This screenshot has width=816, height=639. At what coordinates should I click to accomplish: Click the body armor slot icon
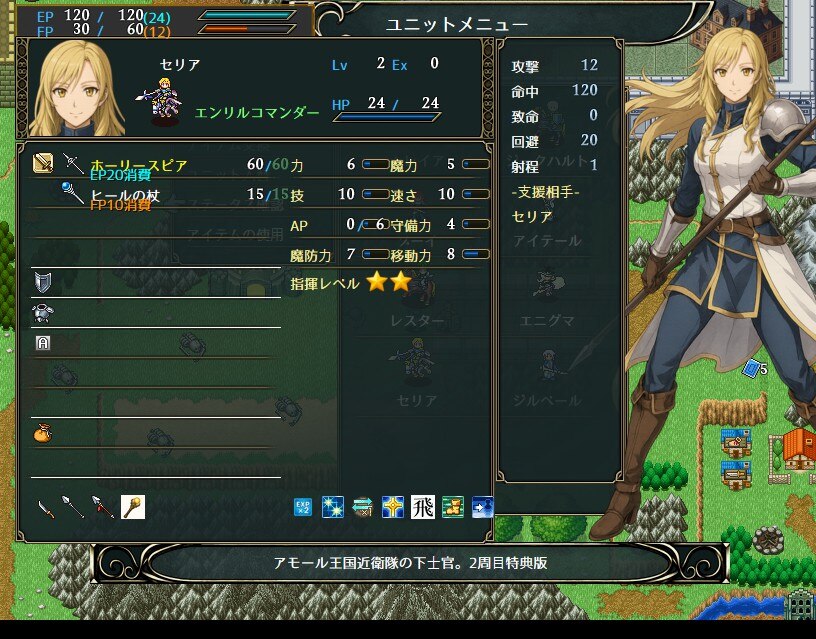(x=42, y=312)
